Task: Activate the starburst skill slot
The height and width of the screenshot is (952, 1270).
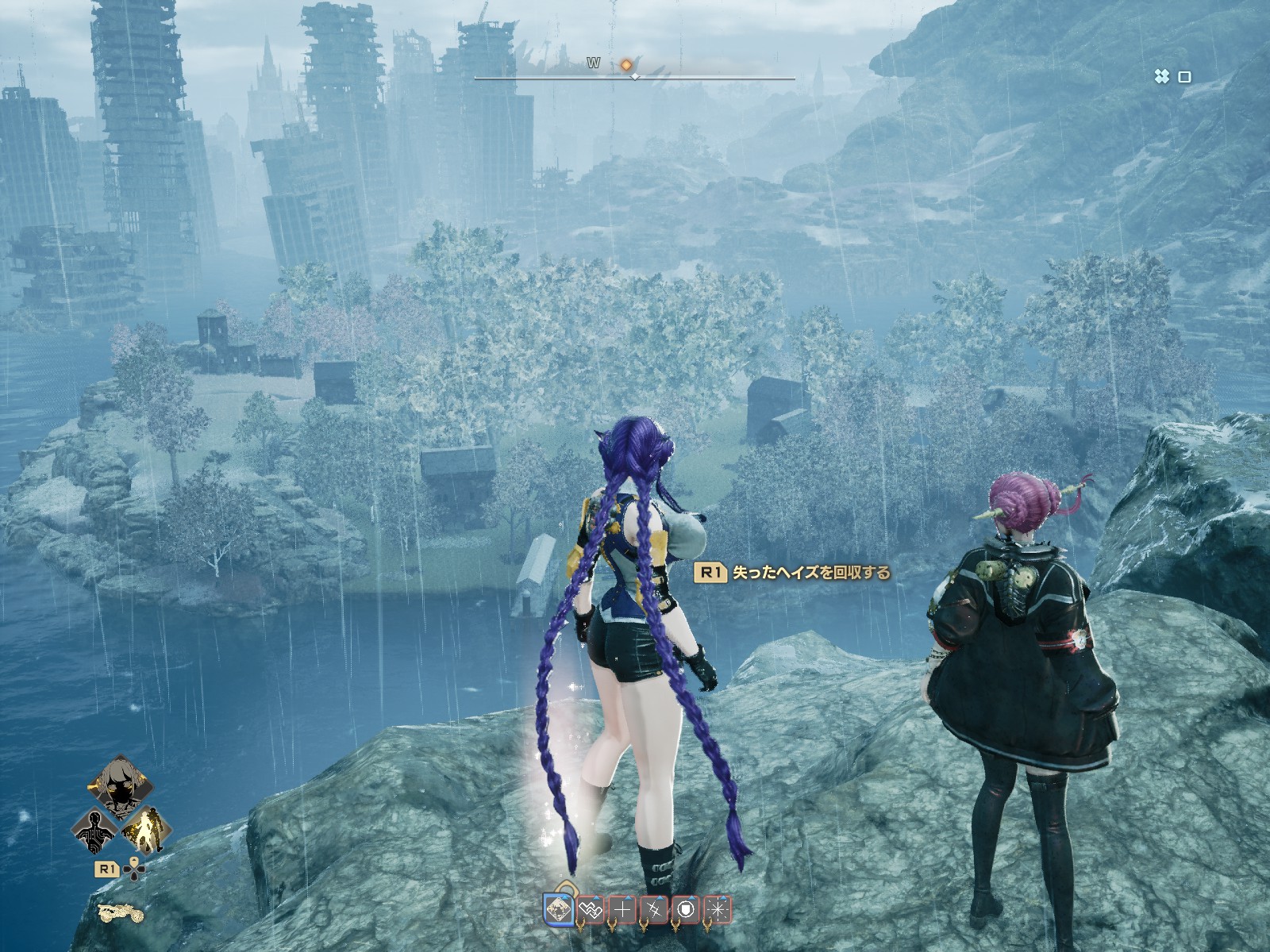Action: [718, 909]
